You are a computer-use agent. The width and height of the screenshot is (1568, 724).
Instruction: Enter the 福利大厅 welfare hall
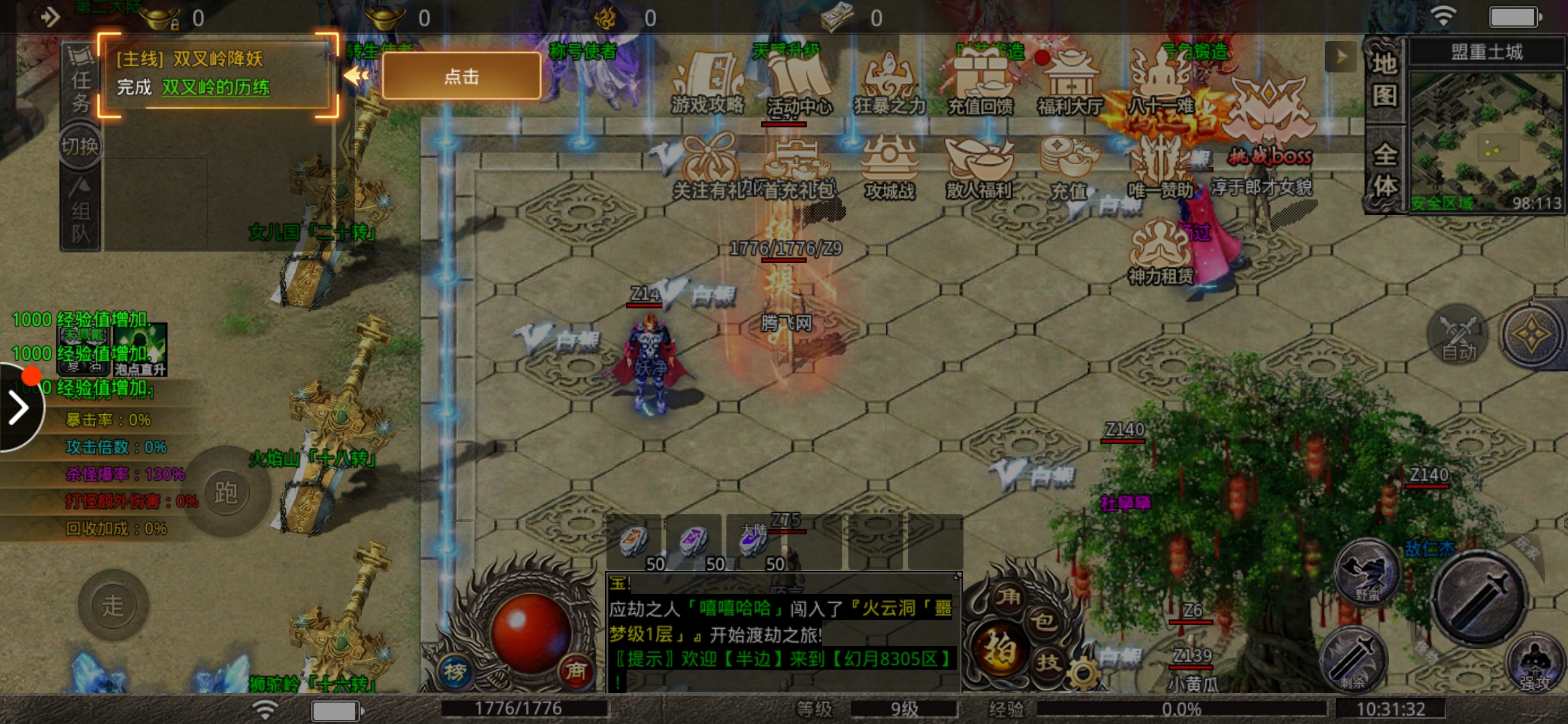click(1070, 83)
